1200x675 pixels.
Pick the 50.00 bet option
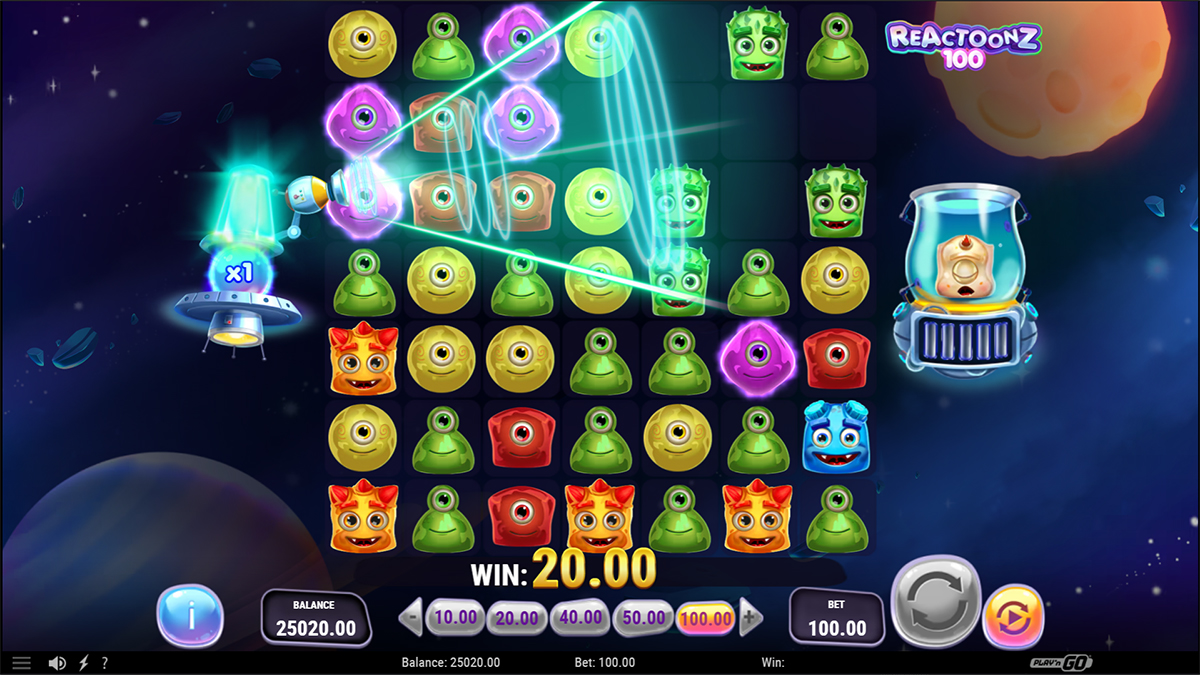click(x=643, y=618)
